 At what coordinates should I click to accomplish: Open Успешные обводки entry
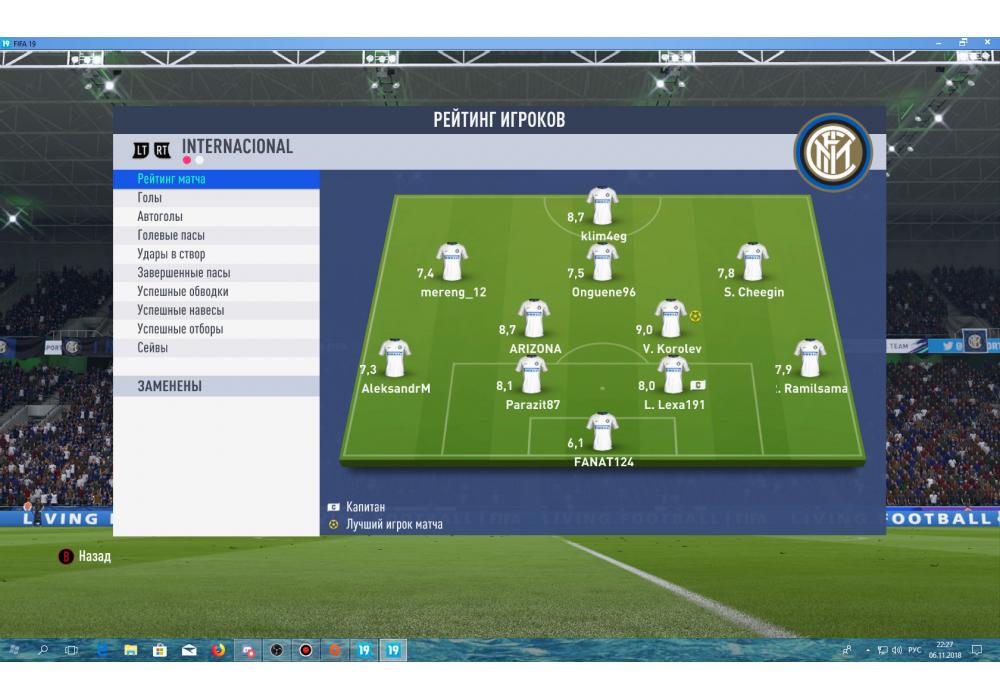[x=183, y=292]
